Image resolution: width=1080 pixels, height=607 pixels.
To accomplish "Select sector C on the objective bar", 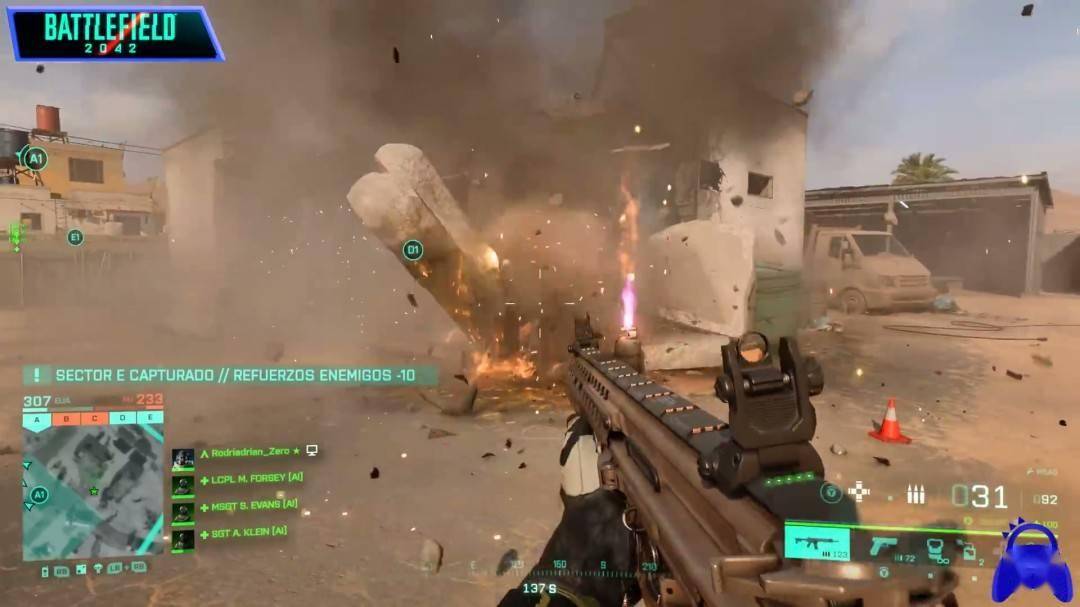I will point(94,418).
